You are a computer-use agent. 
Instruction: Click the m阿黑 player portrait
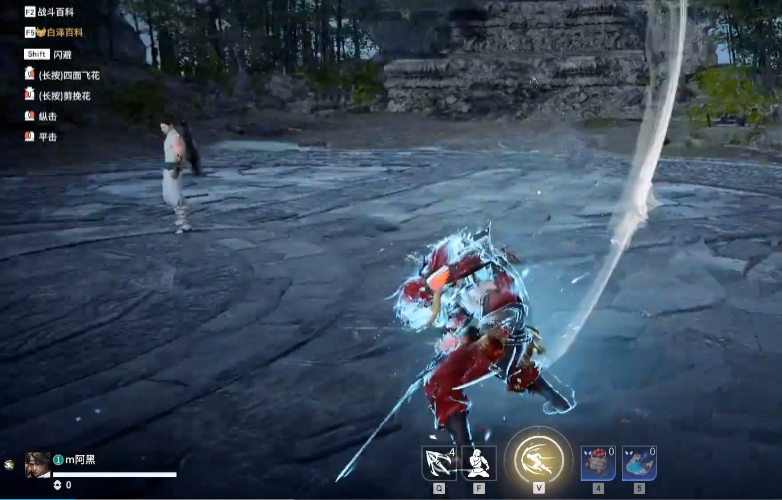[x=37, y=464]
